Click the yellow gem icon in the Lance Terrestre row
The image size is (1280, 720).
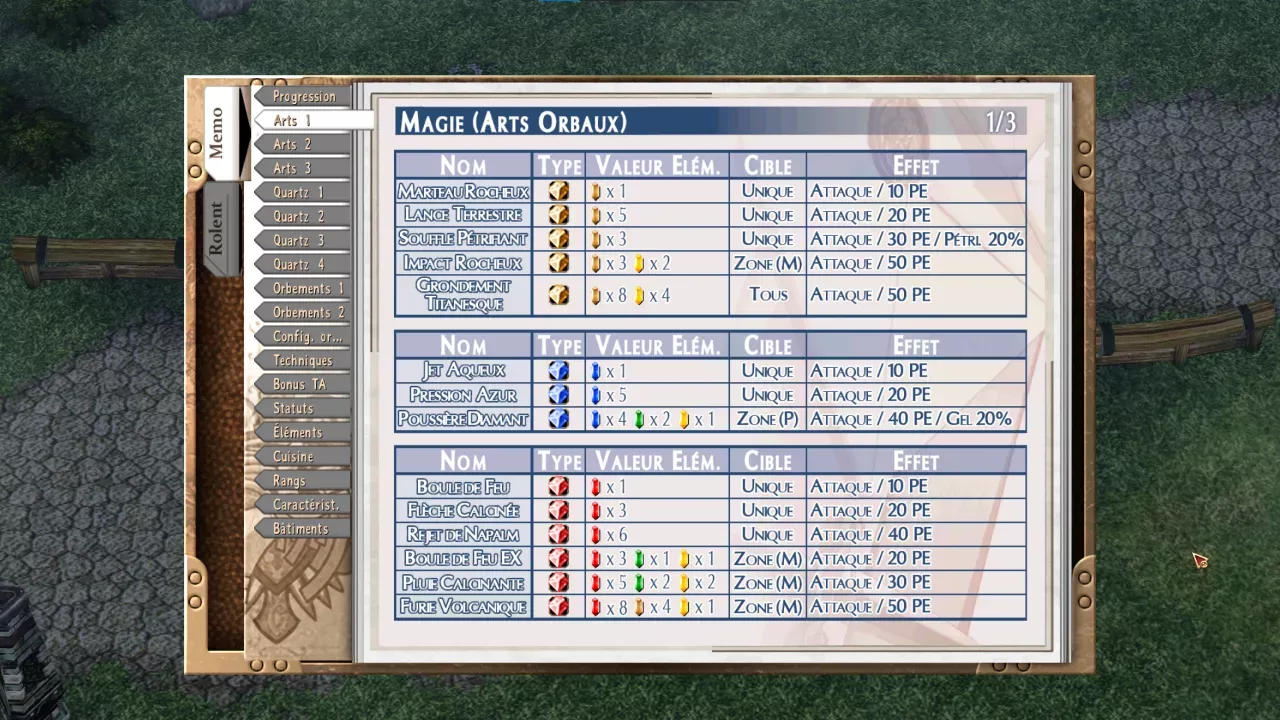click(x=596, y=215)
